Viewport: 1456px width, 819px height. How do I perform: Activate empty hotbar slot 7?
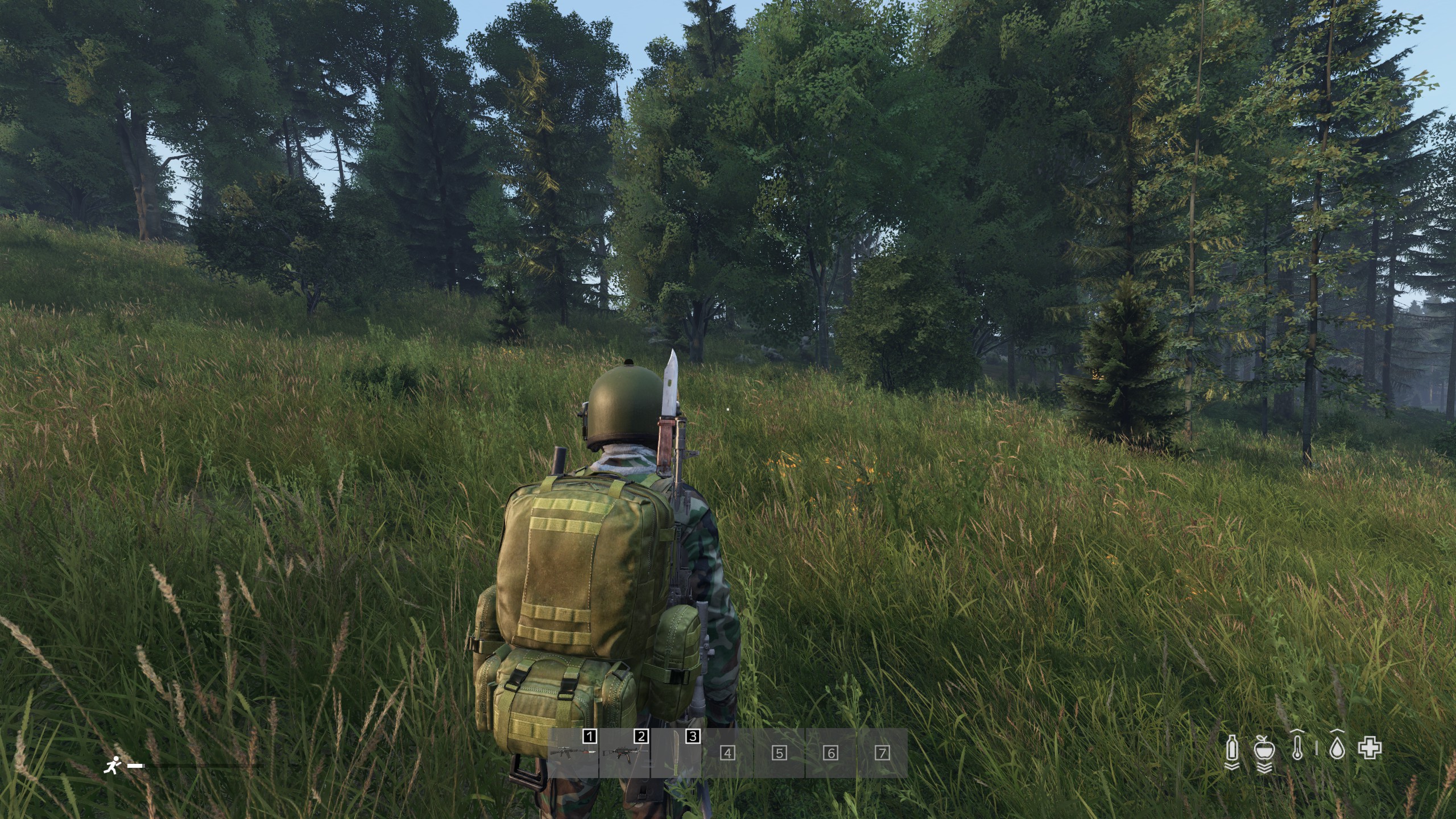[x=882, y=753]
